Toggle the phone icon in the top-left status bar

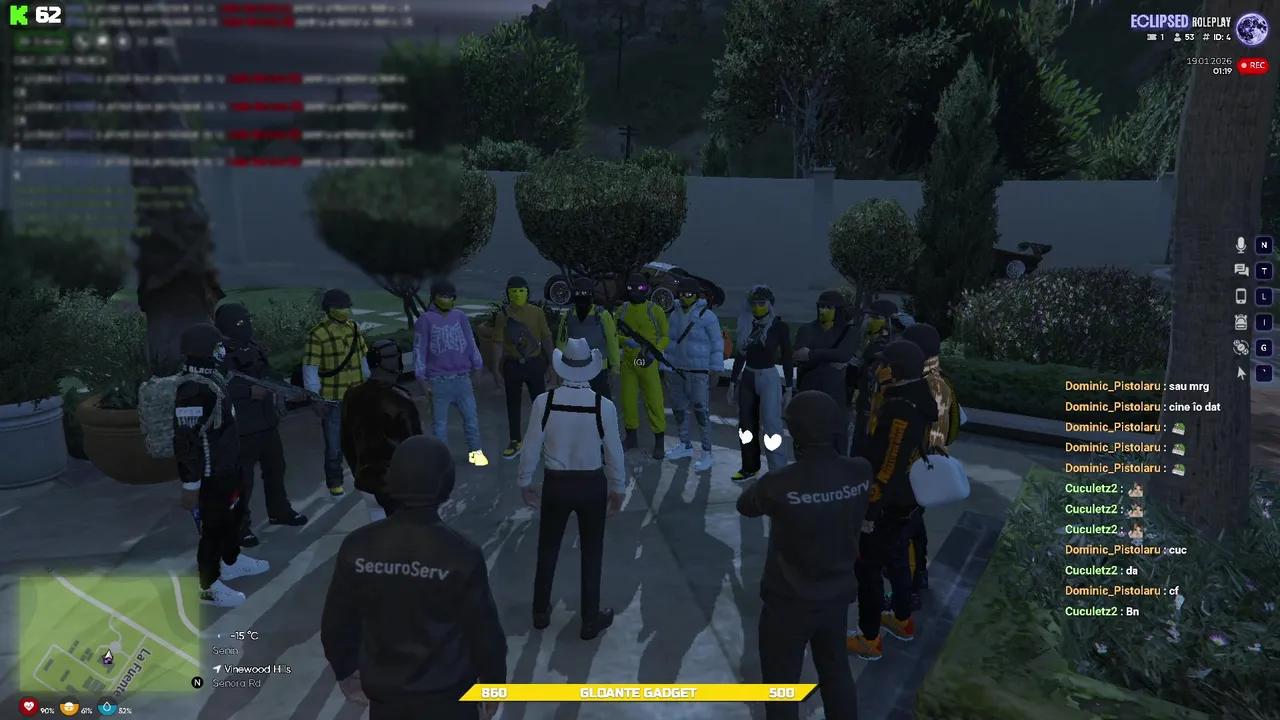point(82,41)
